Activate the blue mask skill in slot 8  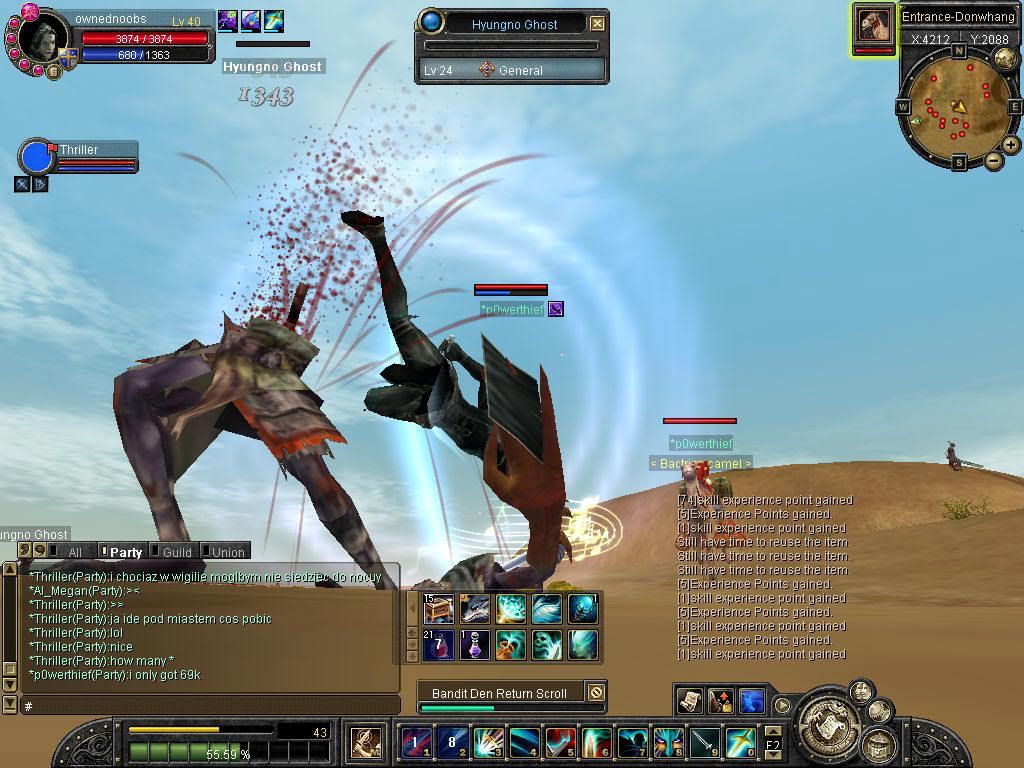click(669, 743)
